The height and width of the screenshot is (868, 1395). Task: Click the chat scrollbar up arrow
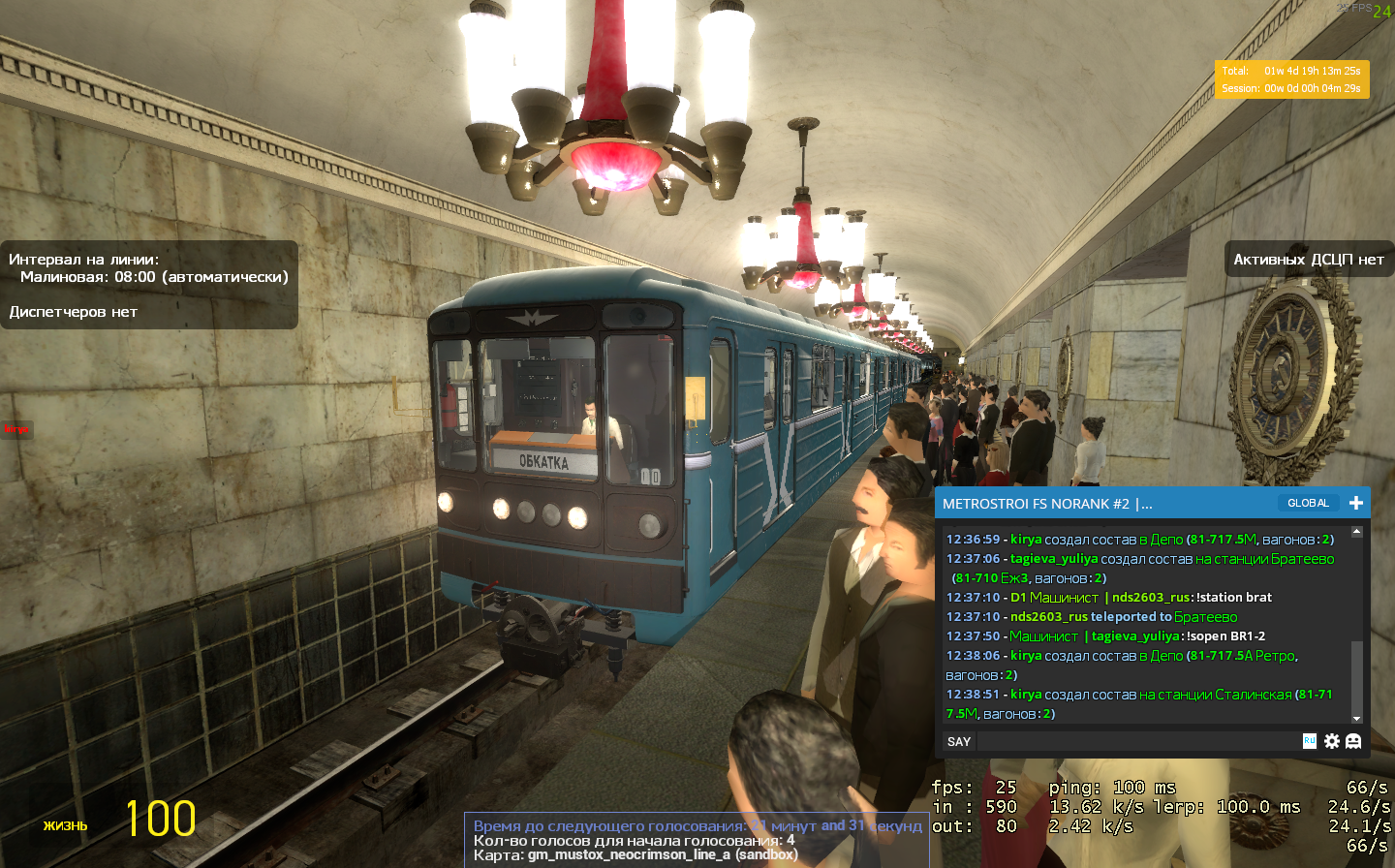(1356, 532)
